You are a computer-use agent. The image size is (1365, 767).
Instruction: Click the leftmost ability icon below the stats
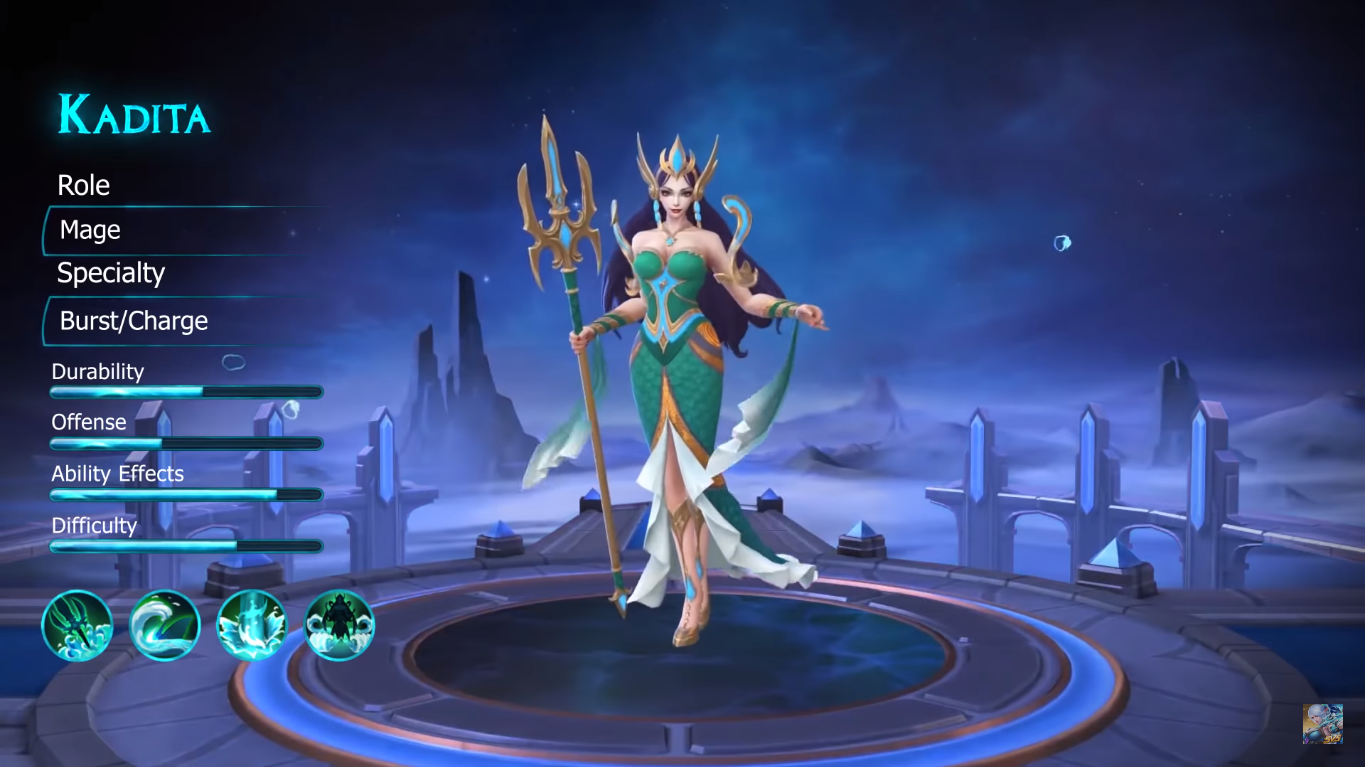coord(77,624)
